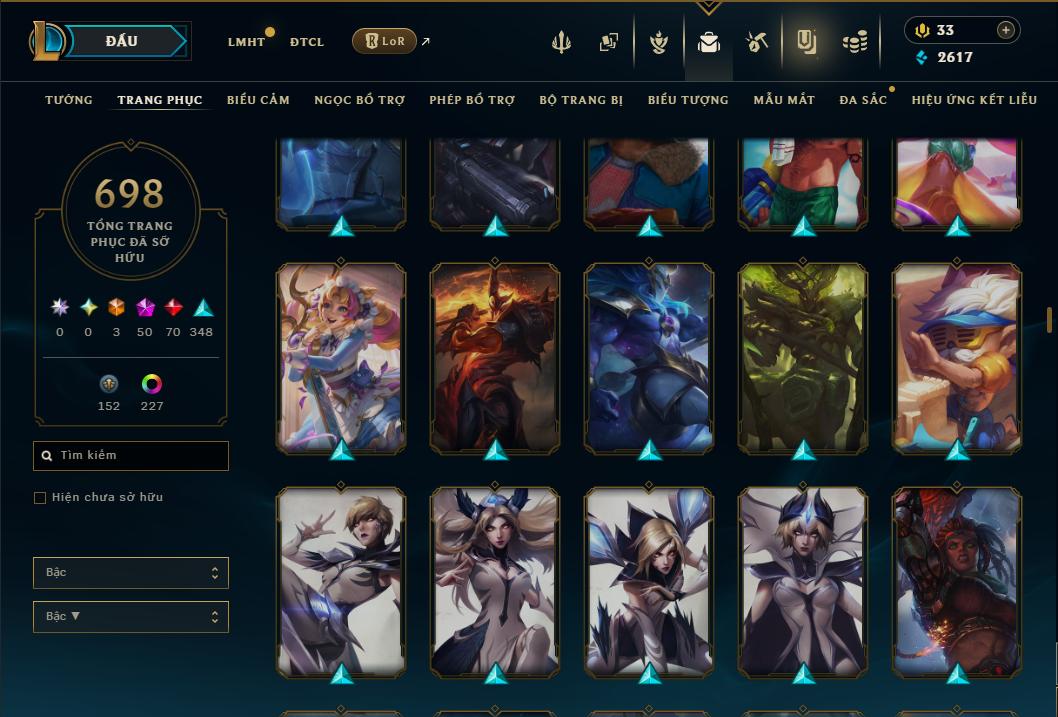
Task: Open the backpack collection icon
Action: pos(709,42)
